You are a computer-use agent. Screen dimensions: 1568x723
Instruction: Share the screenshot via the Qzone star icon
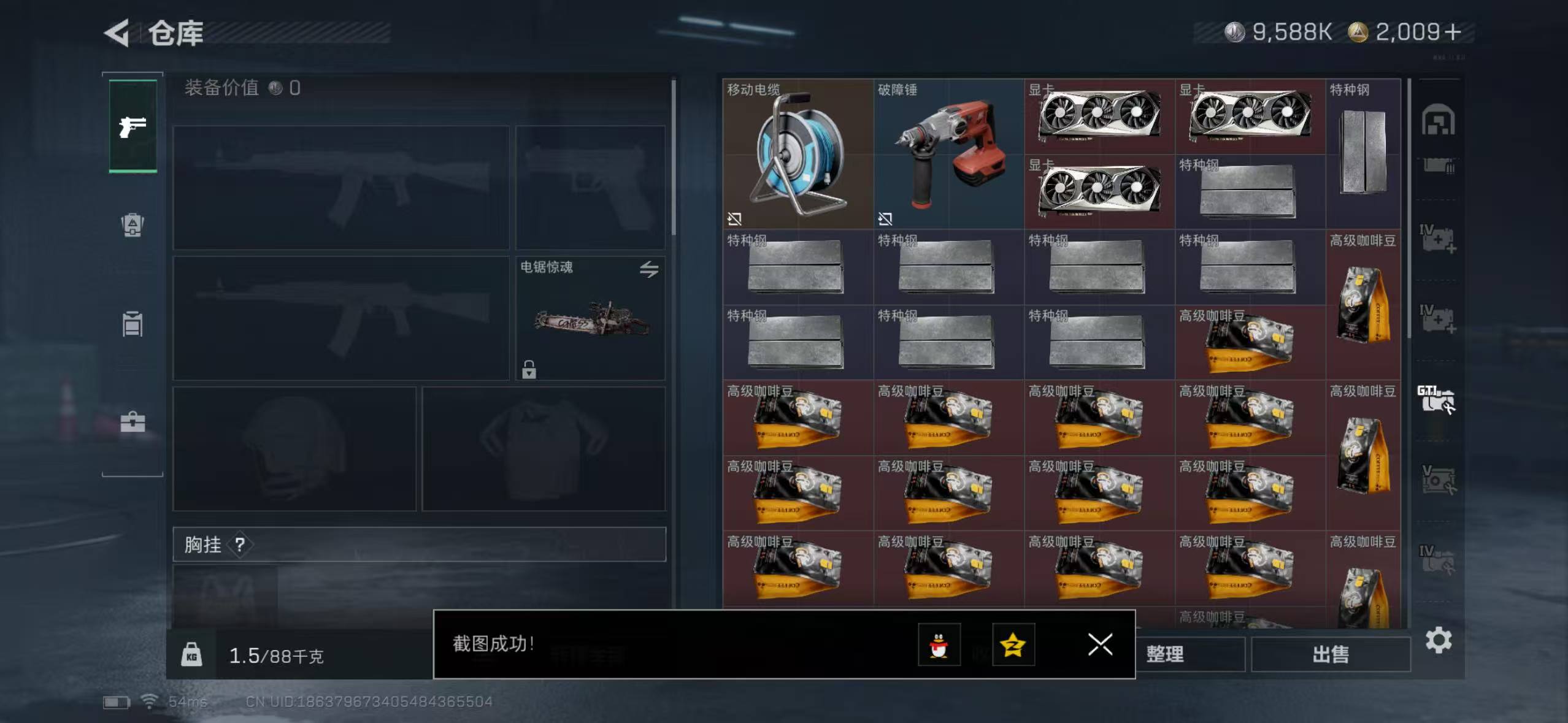pos(1013,645)
